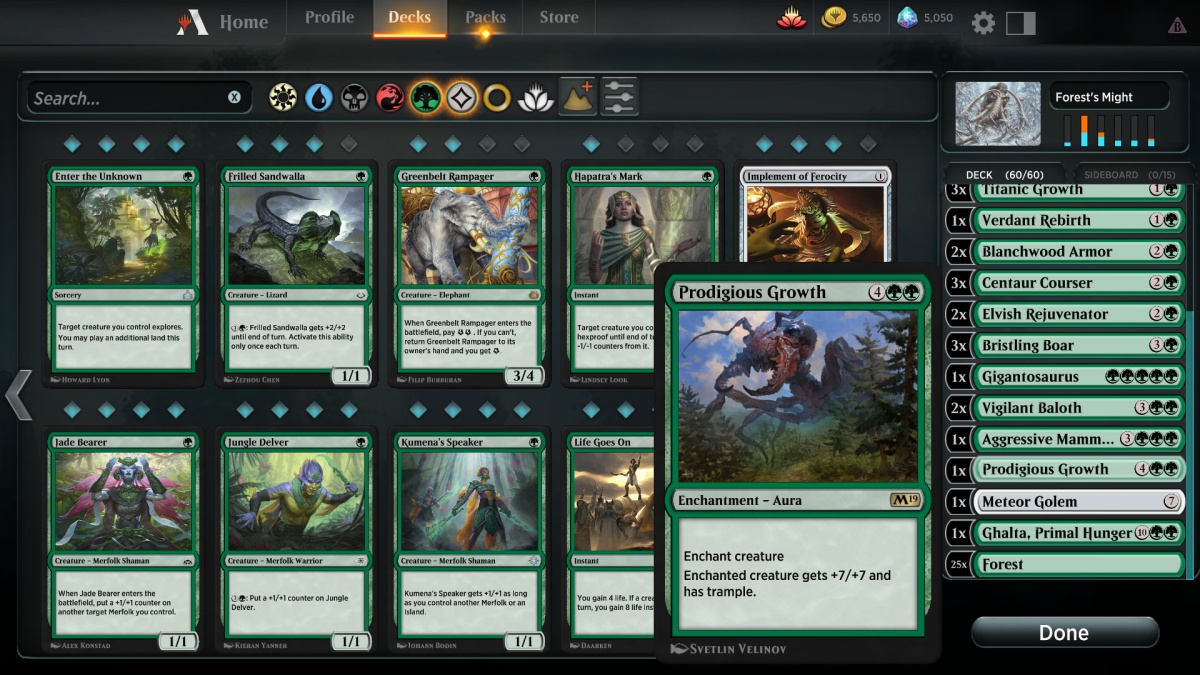Toggle the green mana filter
The image size is (1200, 675).
point(426,98)
